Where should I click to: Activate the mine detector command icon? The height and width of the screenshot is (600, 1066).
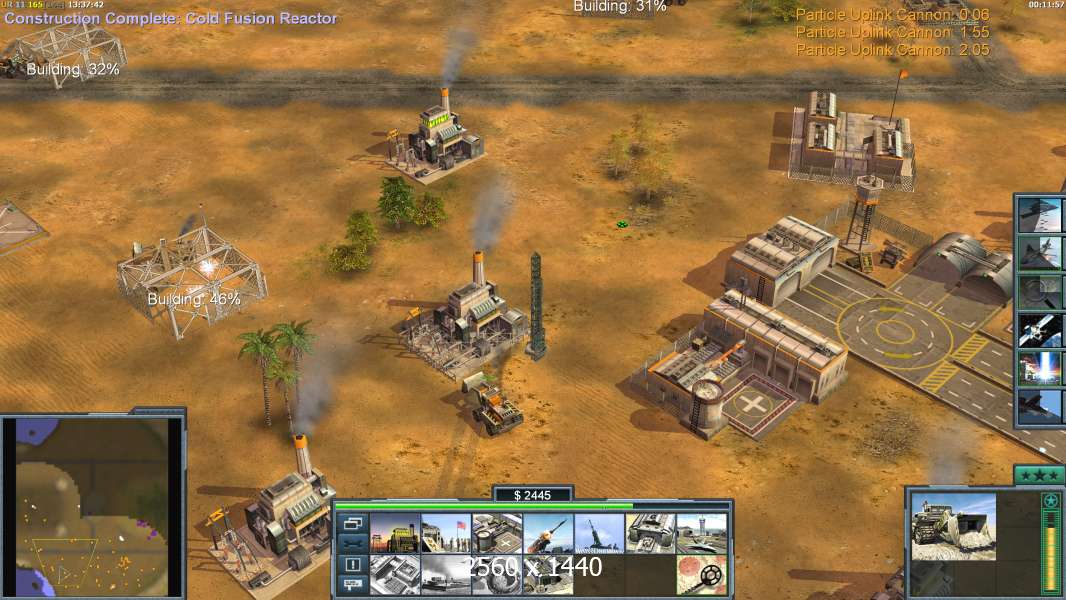tap(701, 575)
